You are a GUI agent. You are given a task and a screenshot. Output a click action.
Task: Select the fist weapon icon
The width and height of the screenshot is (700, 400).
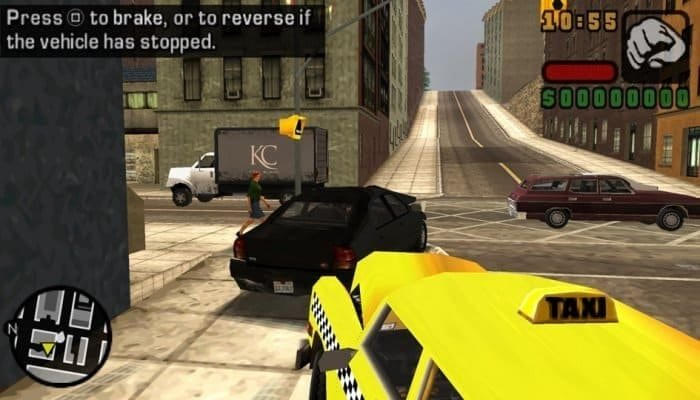656,46
